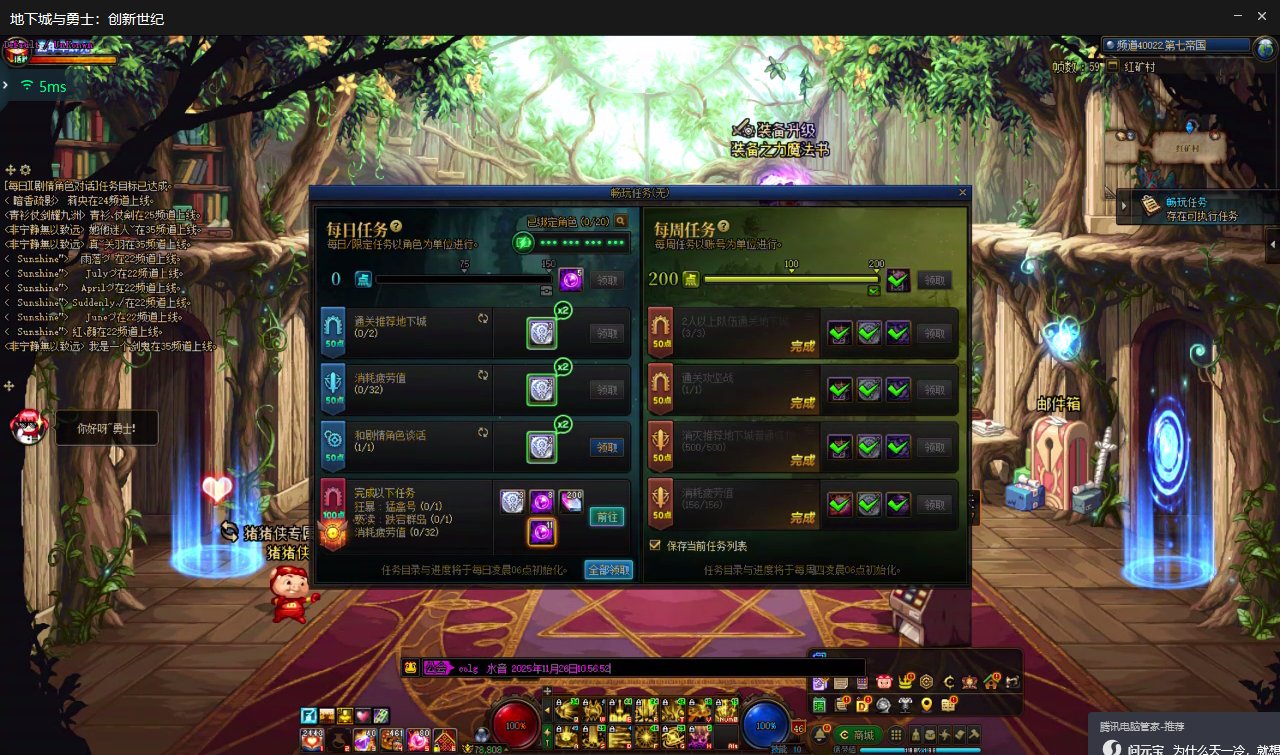The image size is (1280, 755).
Task: Open the grid menu button beside 商城
Action: [x=896, y=735]
